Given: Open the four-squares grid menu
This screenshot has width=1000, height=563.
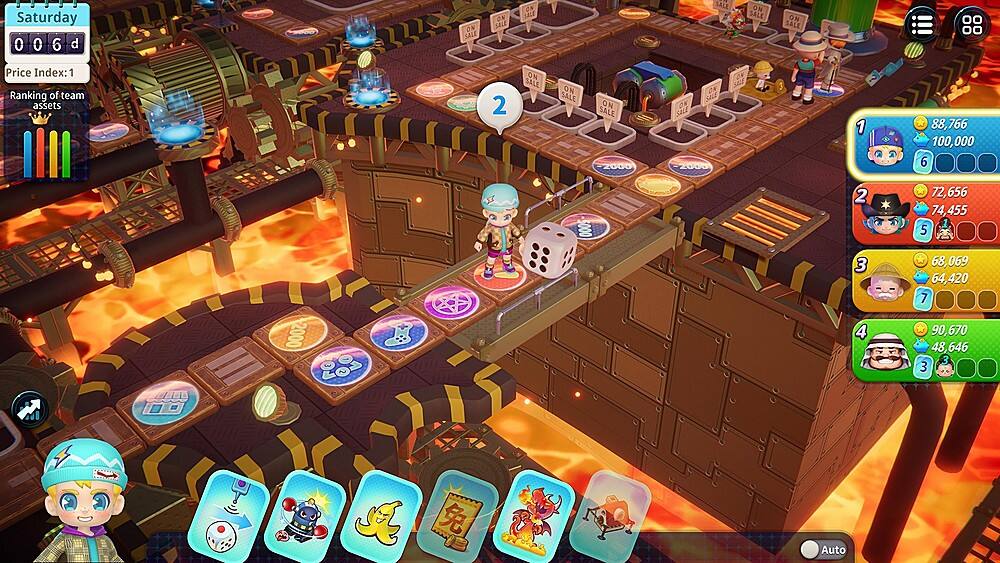Looking at the screenshot, I should pos(971,25).
